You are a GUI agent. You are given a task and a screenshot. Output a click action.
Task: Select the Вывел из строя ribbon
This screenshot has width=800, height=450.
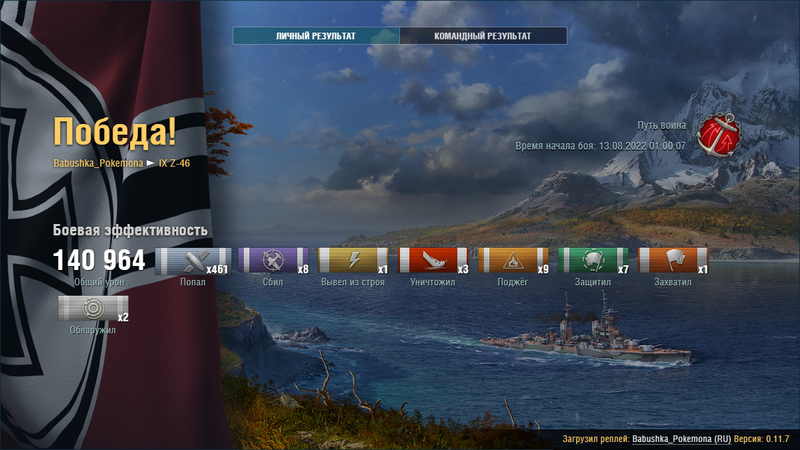pyautogui.click(x=353, y=261)
